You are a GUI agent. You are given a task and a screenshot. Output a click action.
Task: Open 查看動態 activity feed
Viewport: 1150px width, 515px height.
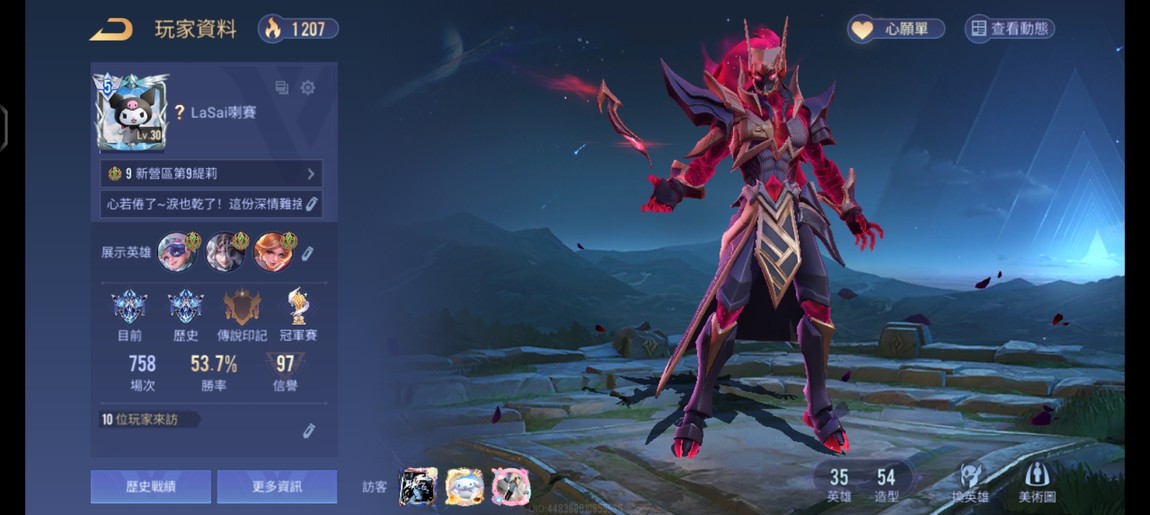pos(1009,29)
